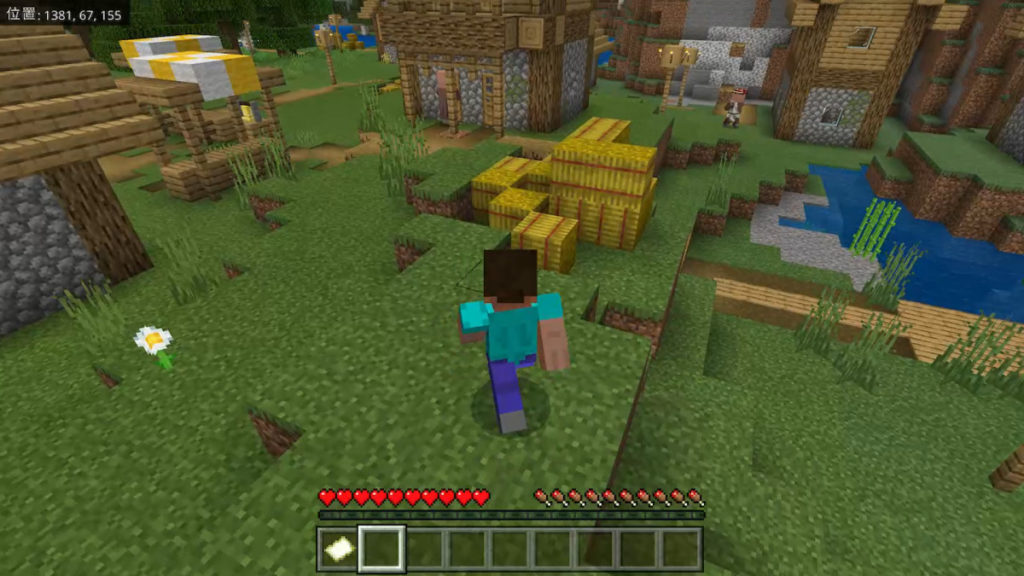Click the highlighted empty hotbar slot
This screenshot has width=1024, height=576.
[381, 549]
